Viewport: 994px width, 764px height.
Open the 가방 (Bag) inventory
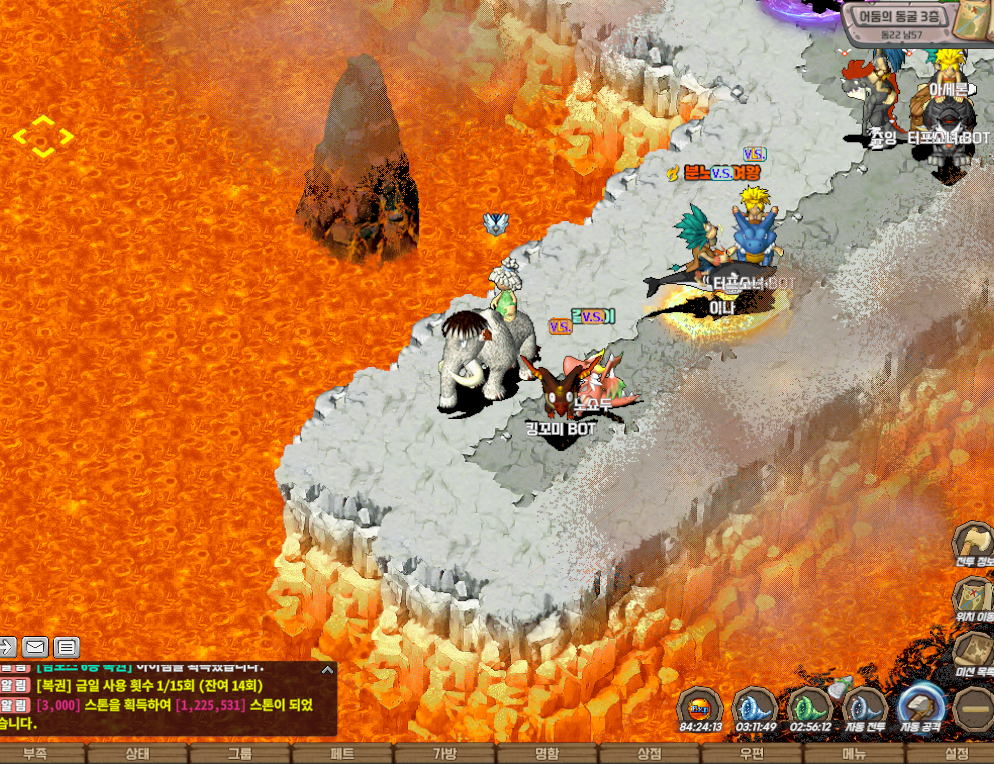pos(444,754)
